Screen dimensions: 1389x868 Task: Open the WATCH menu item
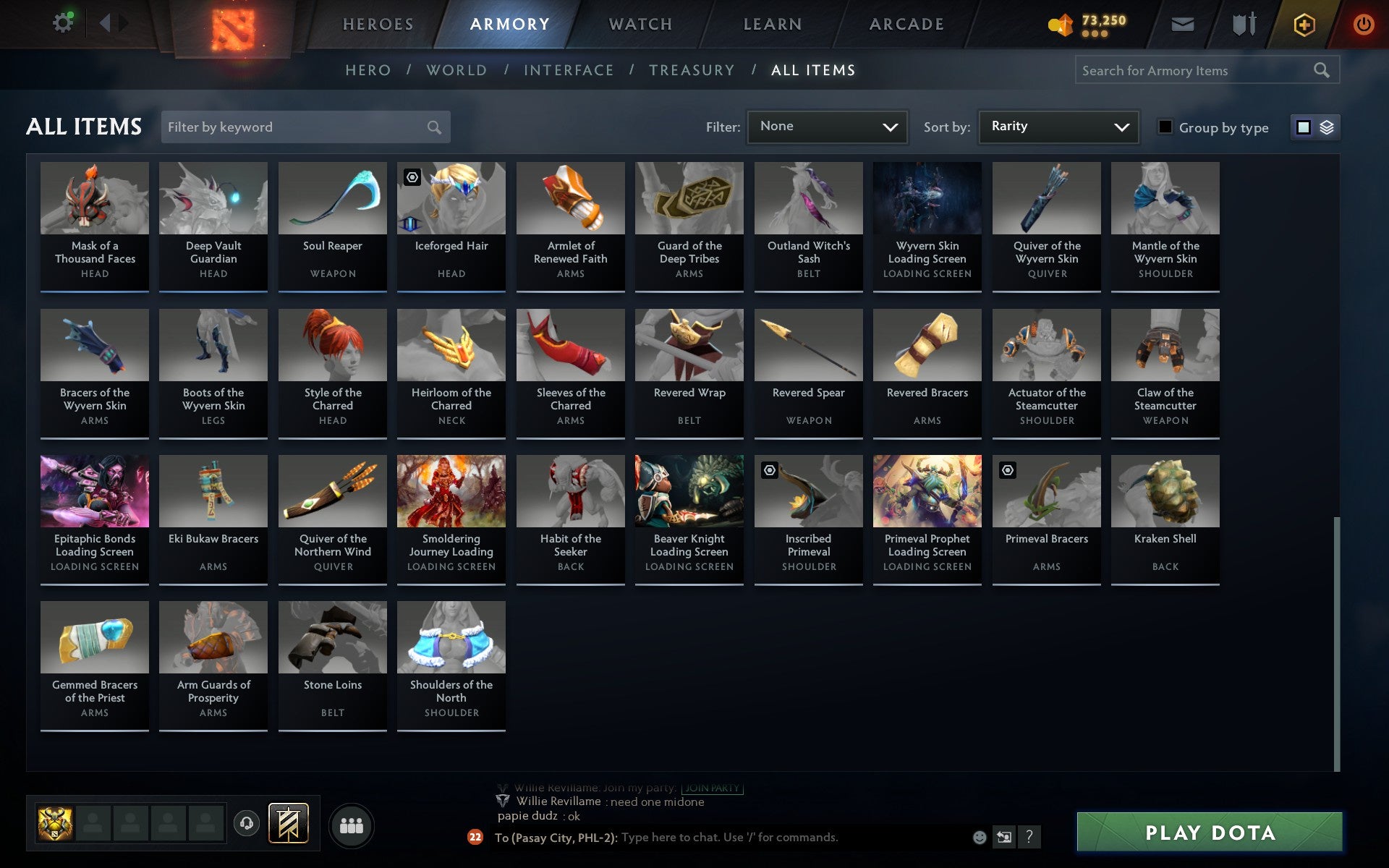[x=640, y=23]
